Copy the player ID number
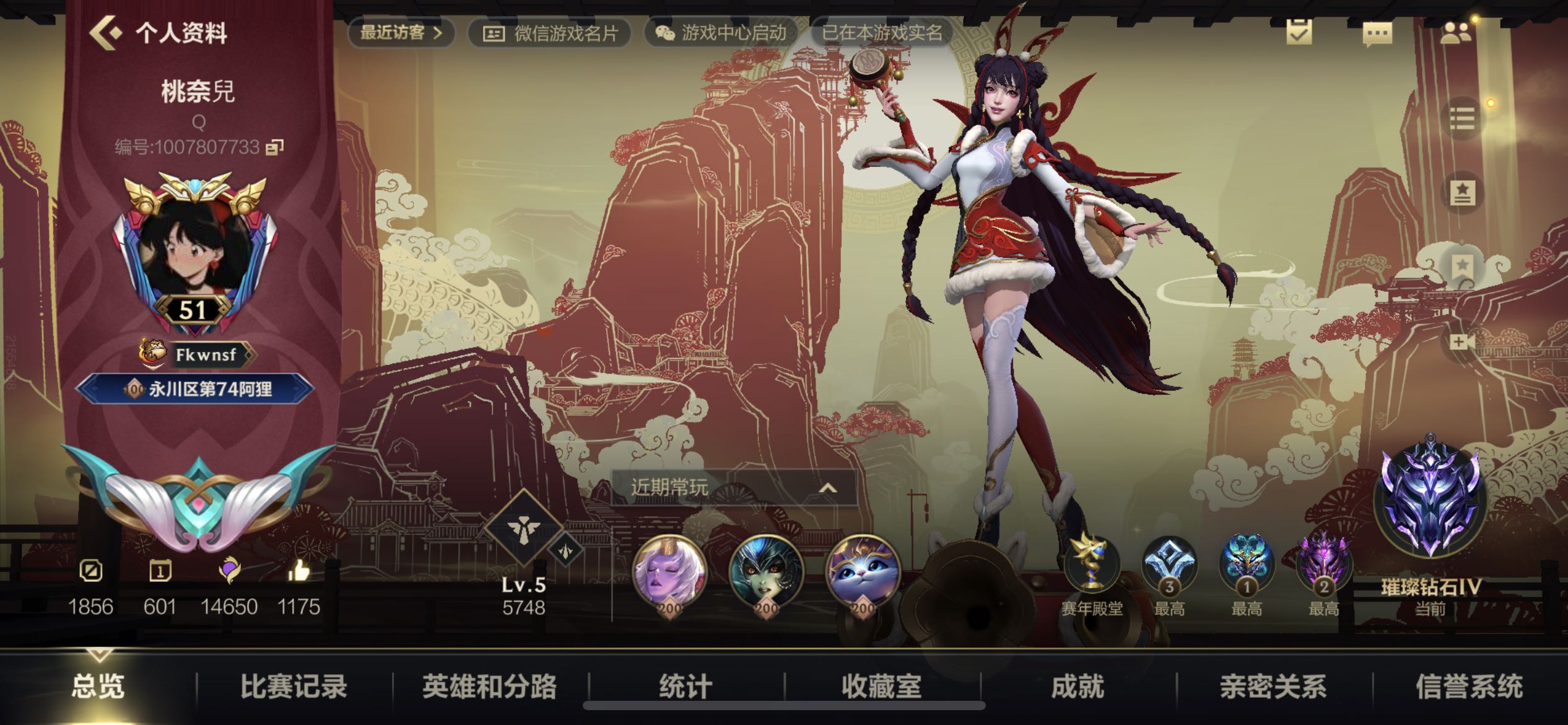The image size is (1568, 725). pyautogui.click(x=274, y=147)
